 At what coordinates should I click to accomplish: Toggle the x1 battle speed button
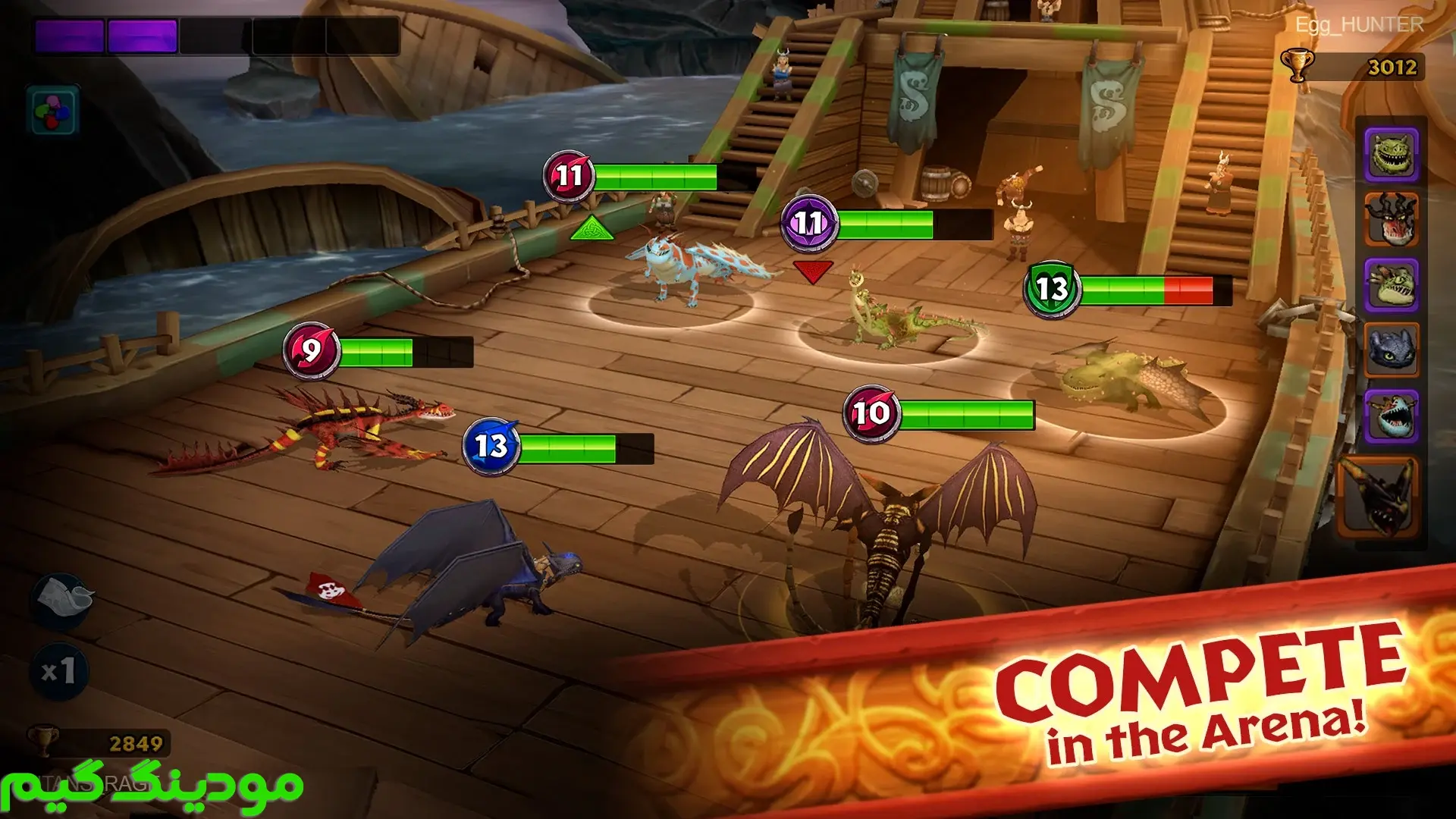pos(59,671)
